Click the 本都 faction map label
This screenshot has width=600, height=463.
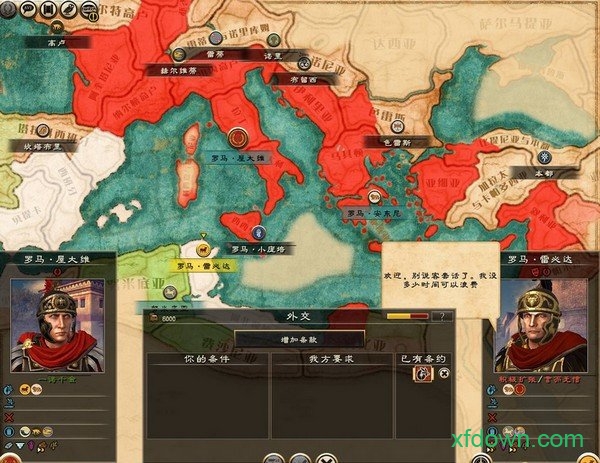tap(543, 172)
